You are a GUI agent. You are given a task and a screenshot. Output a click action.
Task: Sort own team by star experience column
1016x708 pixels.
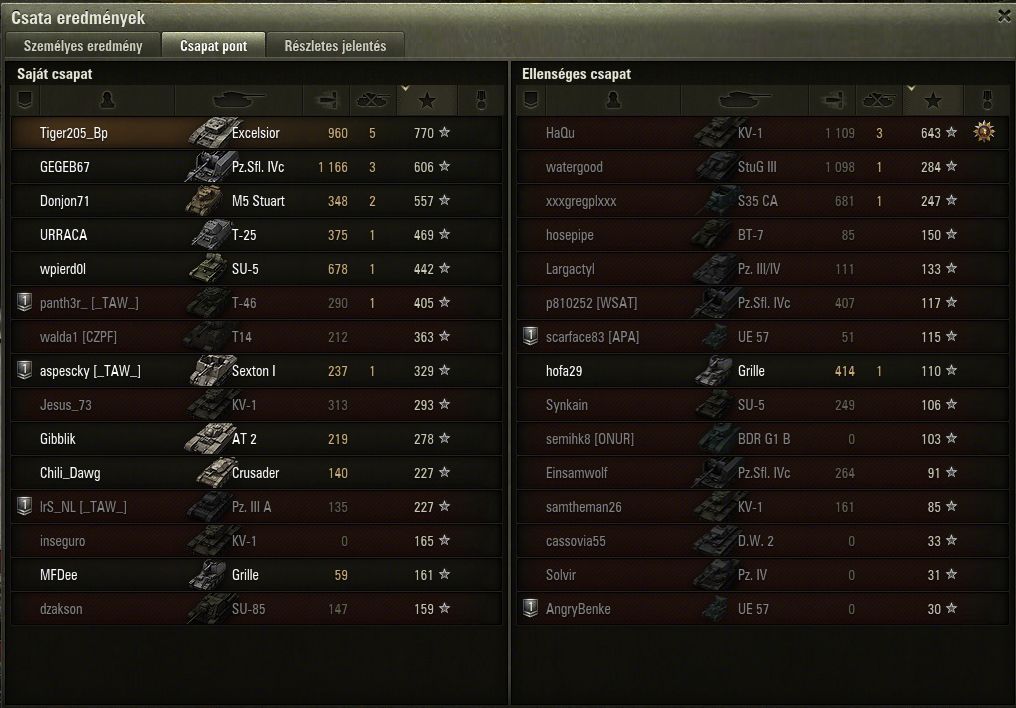428,100
